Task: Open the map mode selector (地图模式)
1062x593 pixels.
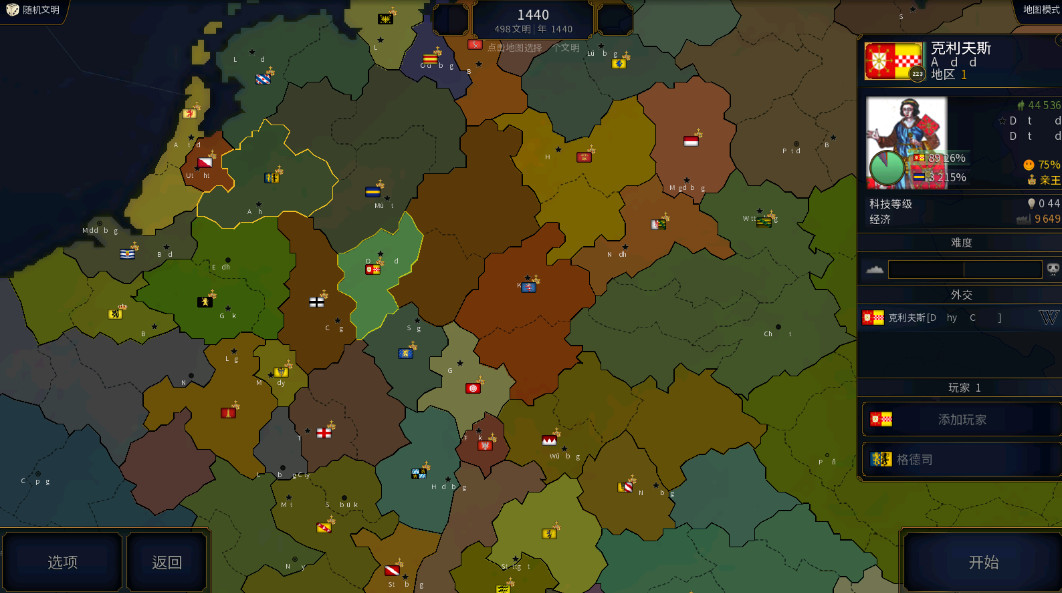Action: (x=1040, y=10)
